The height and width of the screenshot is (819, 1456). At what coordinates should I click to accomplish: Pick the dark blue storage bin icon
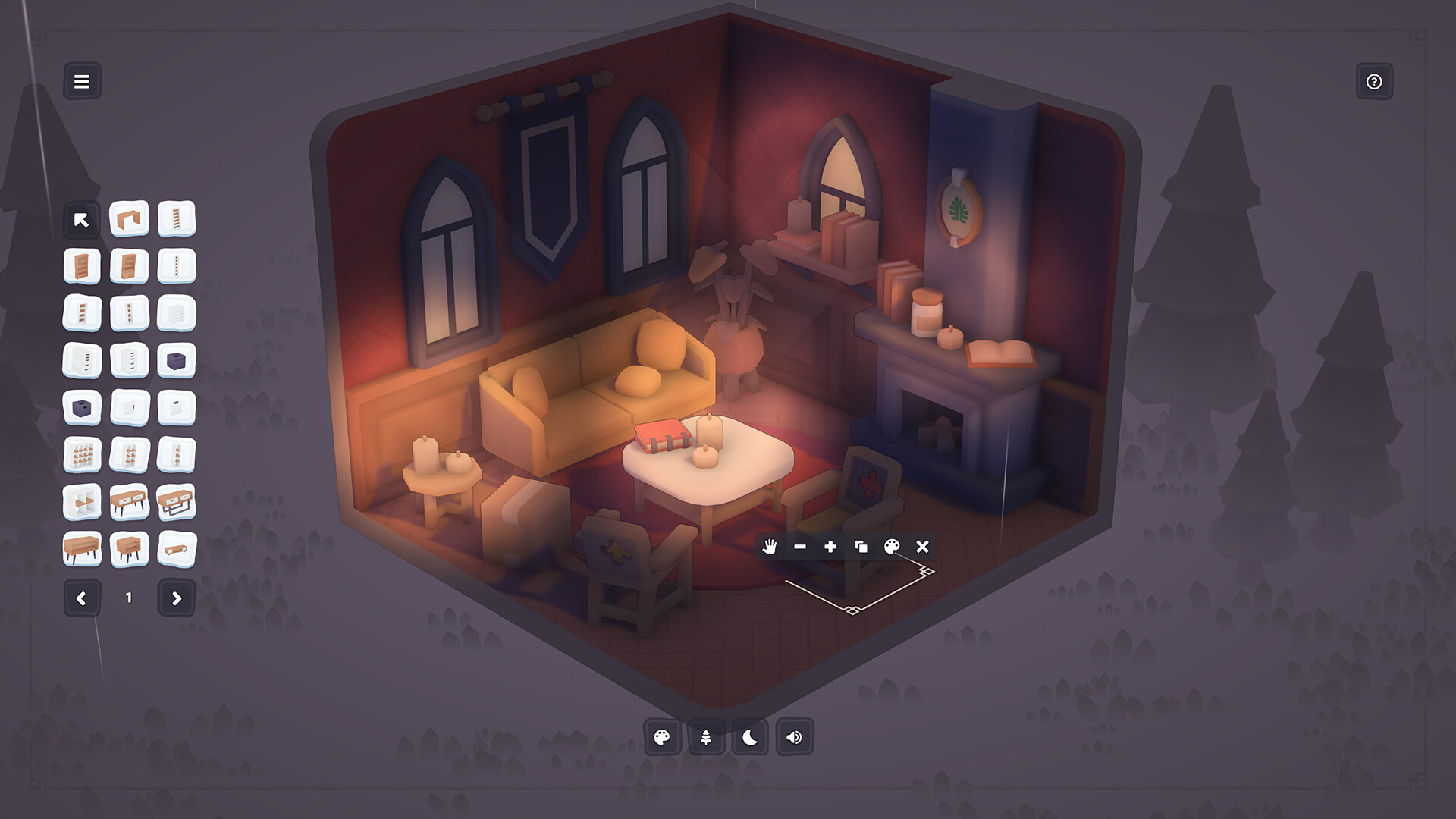pos(176,360)
